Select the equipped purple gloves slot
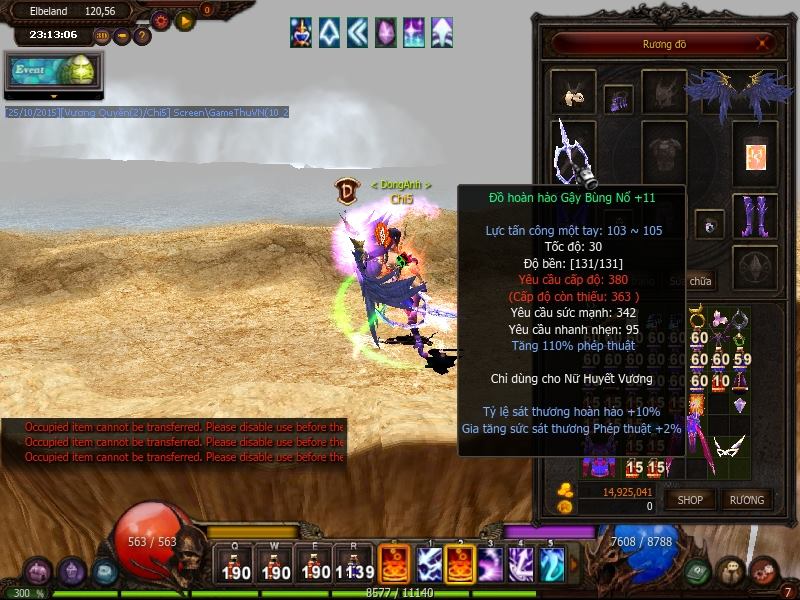This screenshot has width=800, height=600. coord(618,99)
